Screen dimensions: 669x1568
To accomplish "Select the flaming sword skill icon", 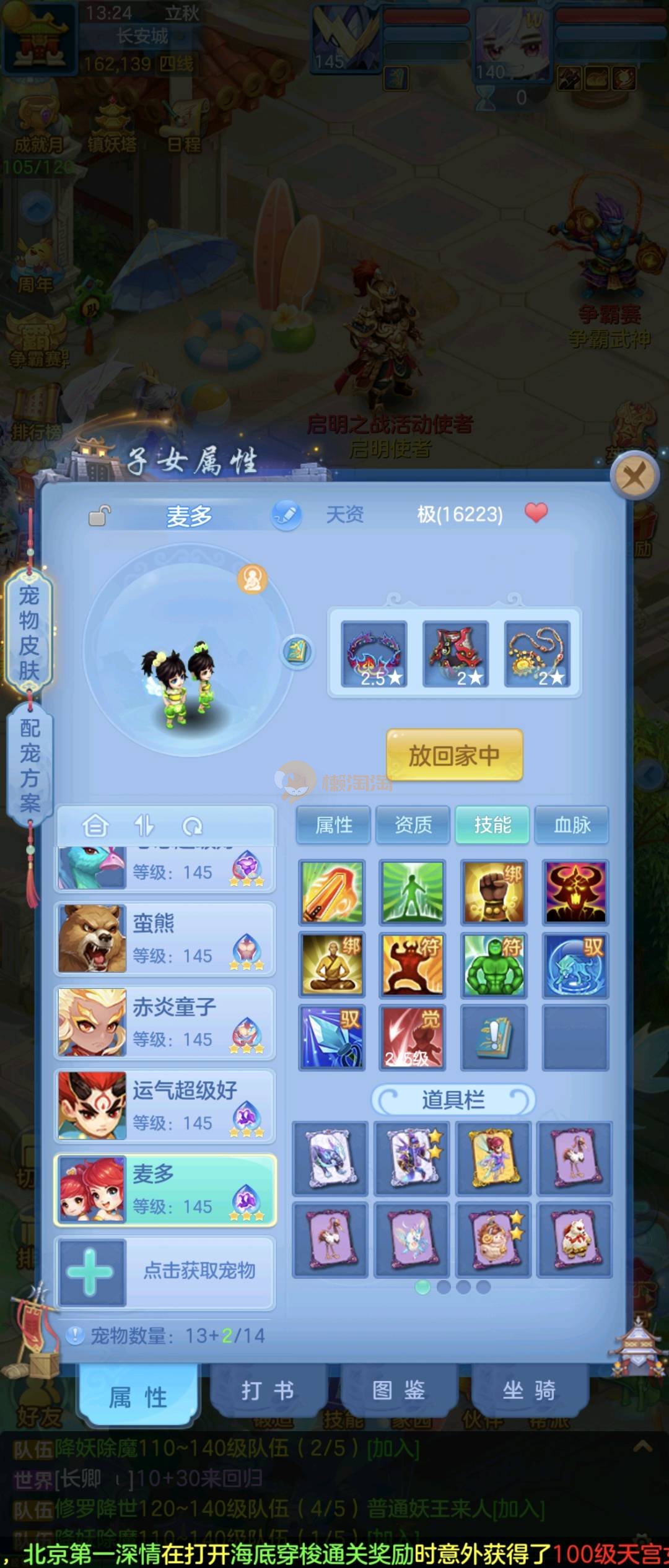I will pyautogui.click(x=331, y=893).
